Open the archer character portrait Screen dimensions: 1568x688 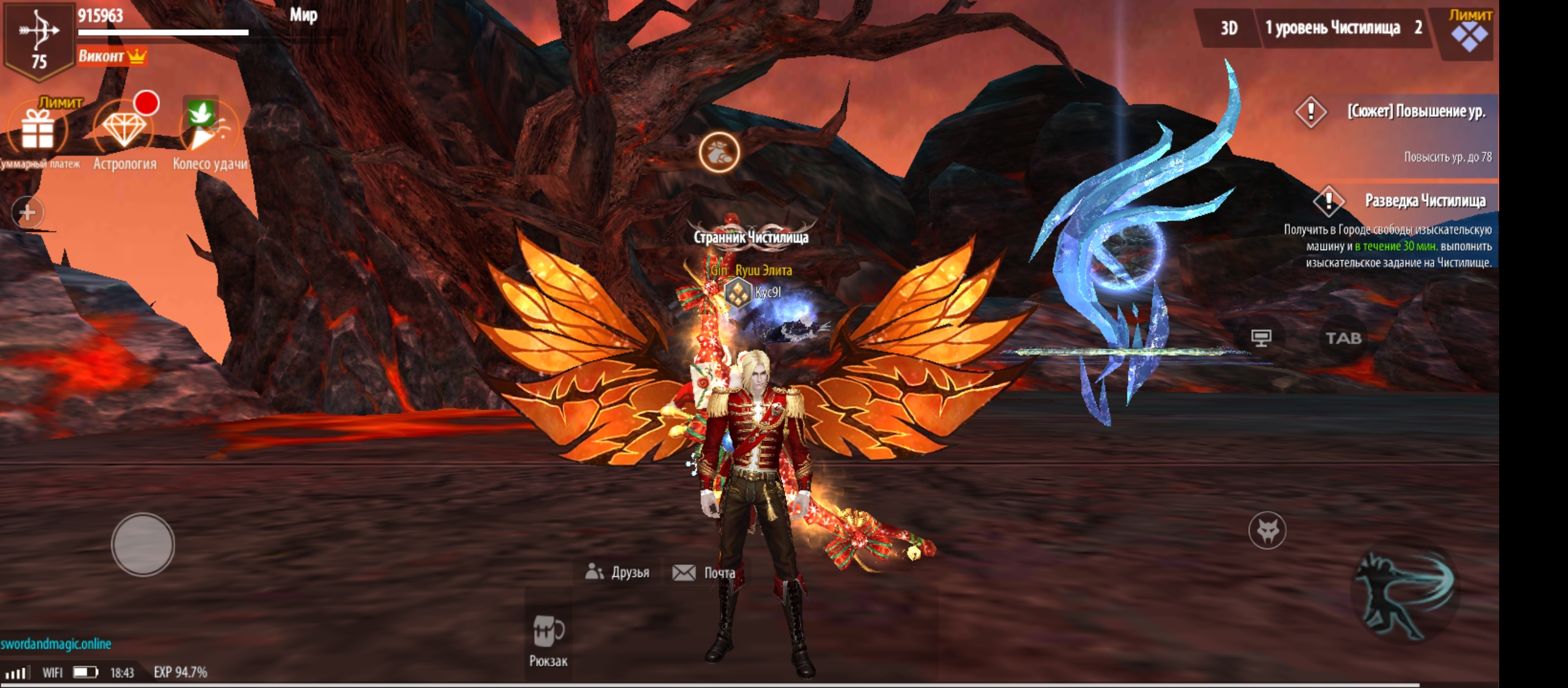(38, 39)
